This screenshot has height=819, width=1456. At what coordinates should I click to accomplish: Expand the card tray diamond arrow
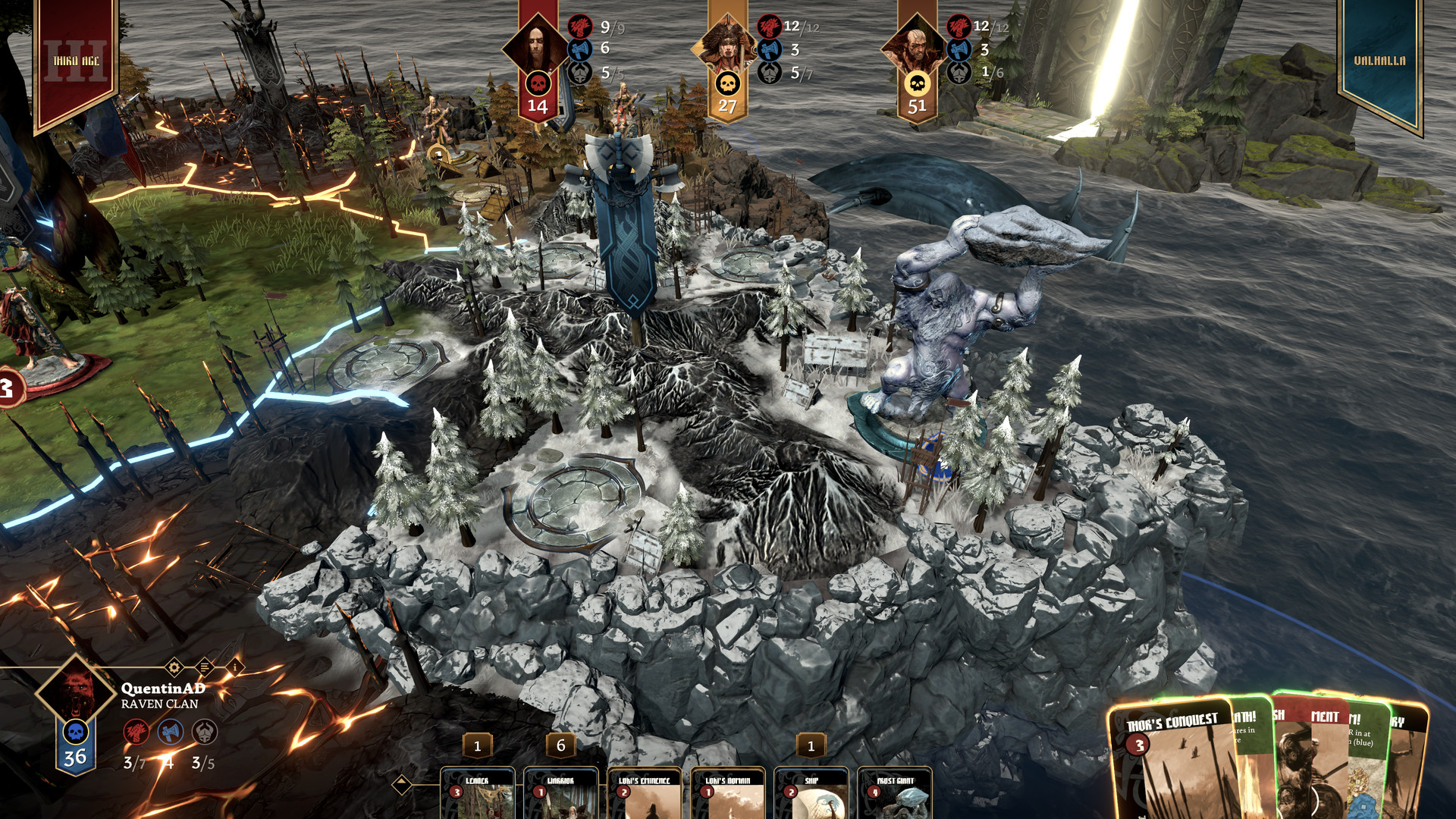click(402, 784)
